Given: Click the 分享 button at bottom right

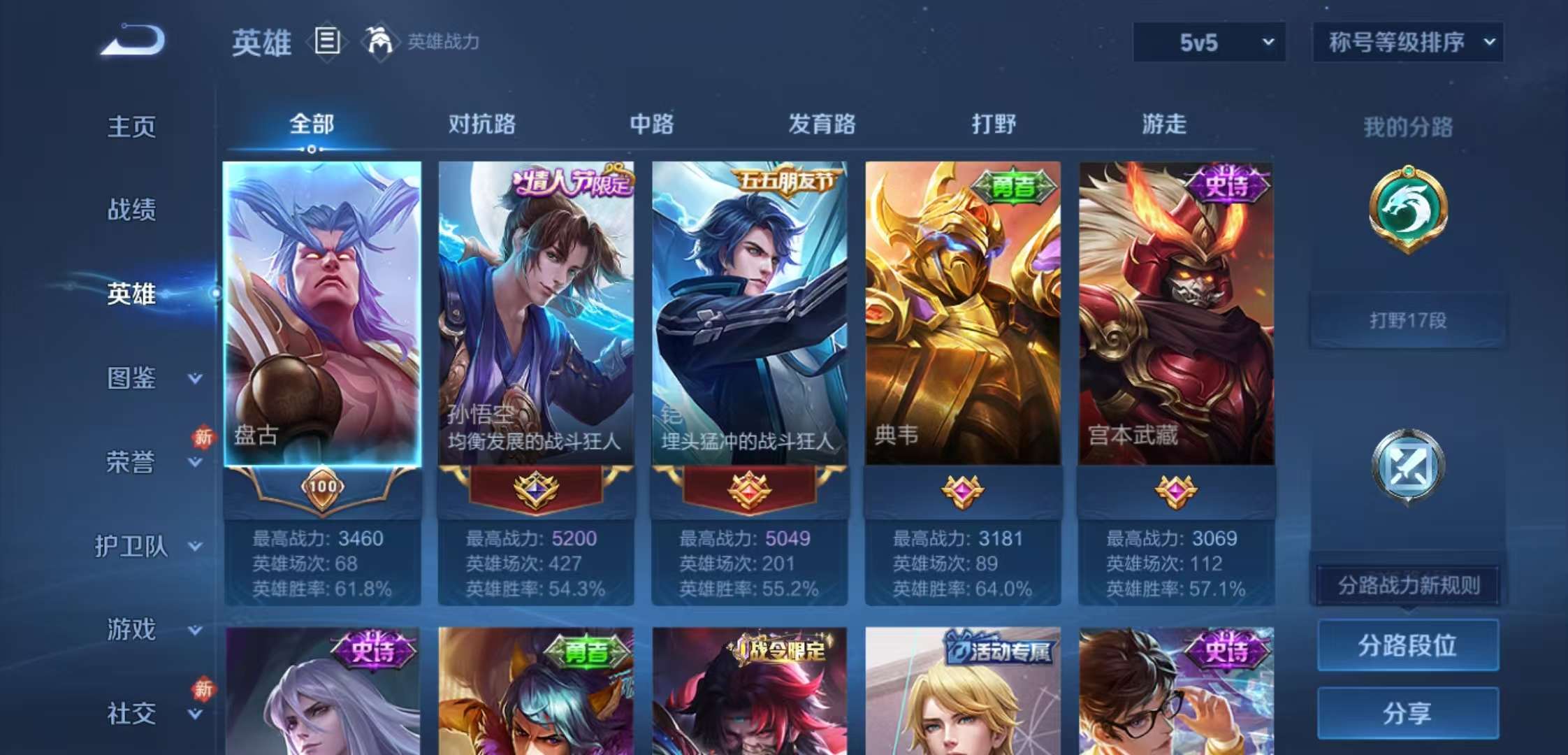Looking at the screenshot, I should [1408, 712].
